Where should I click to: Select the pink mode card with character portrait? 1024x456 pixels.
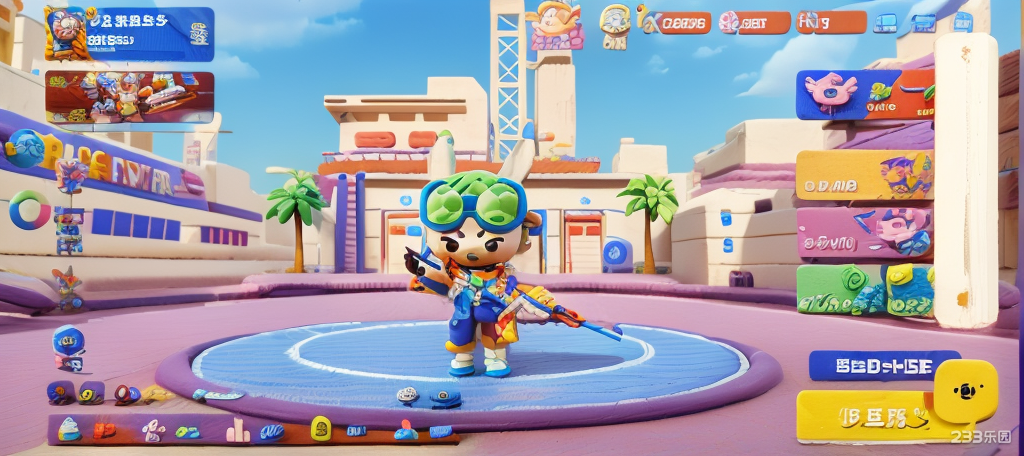coord(865,232)
